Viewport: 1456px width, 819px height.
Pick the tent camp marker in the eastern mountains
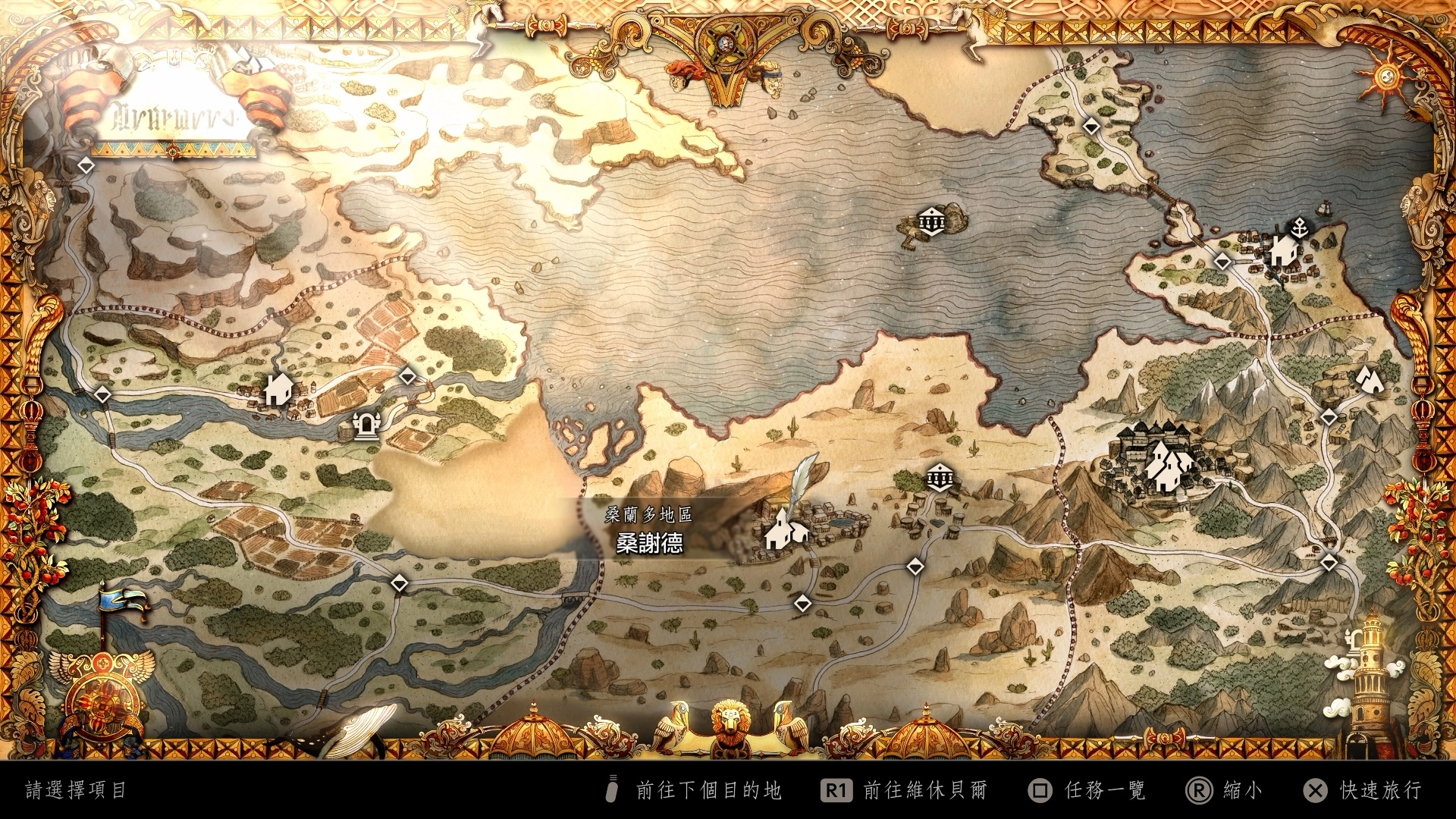coord(1369,378)
